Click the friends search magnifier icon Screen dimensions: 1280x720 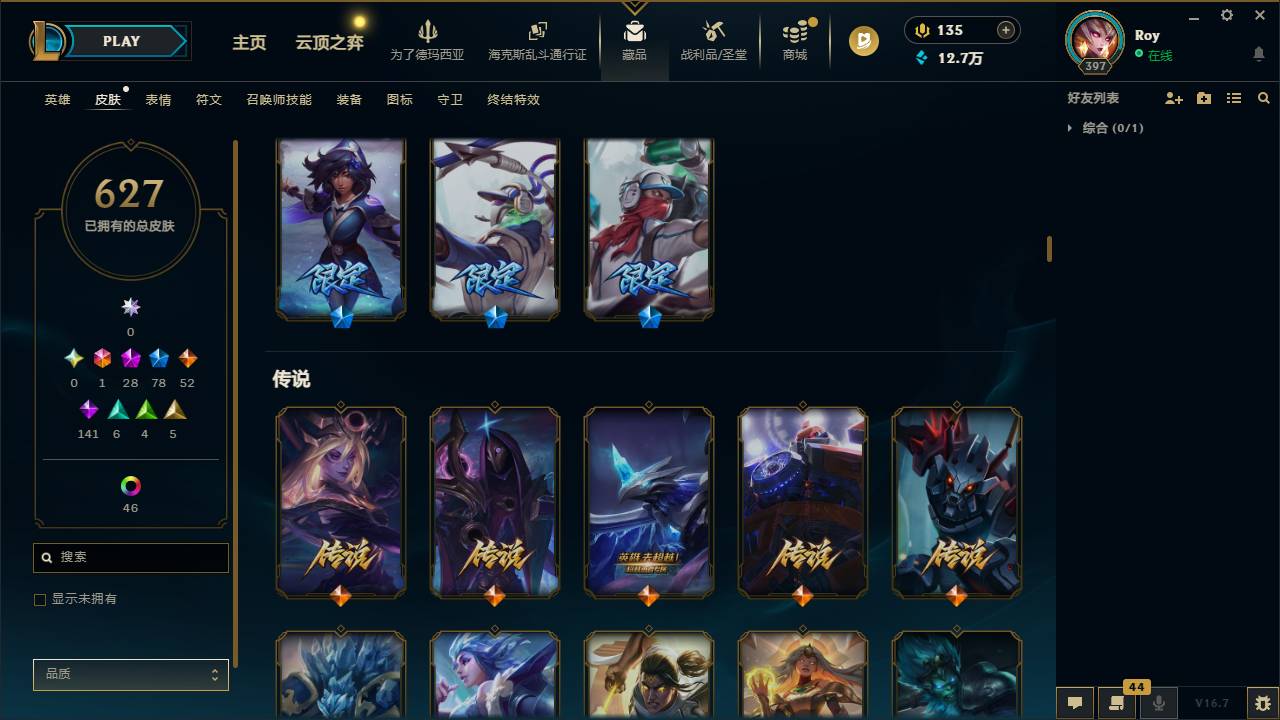[1264, 97]
